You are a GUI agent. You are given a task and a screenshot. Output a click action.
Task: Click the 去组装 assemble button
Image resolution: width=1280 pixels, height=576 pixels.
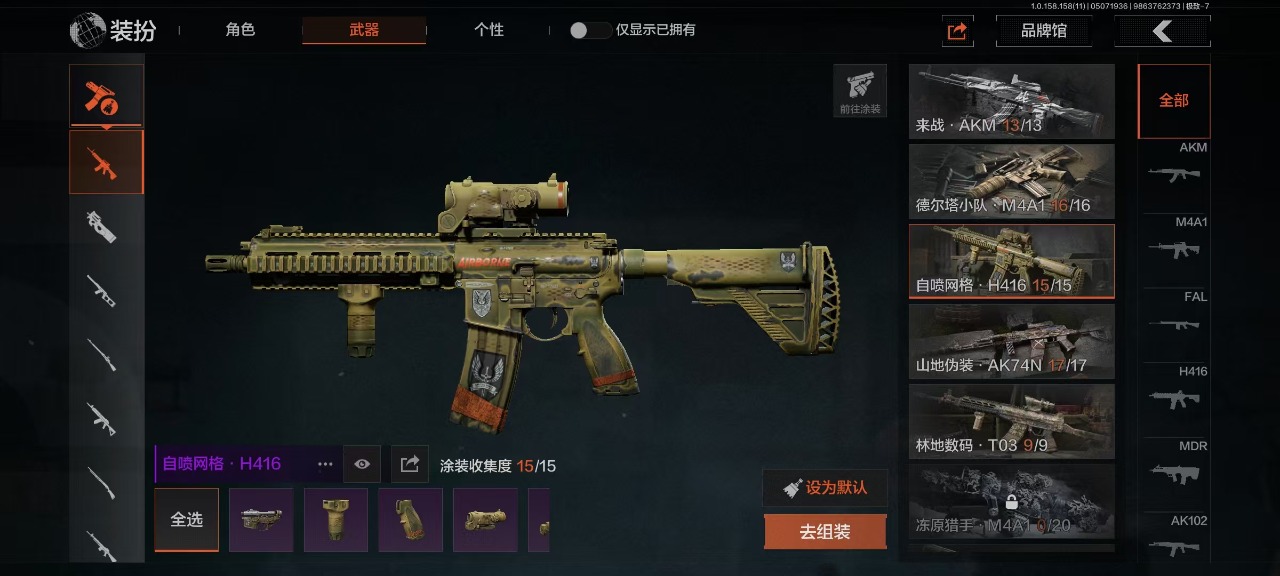[825, 532]
